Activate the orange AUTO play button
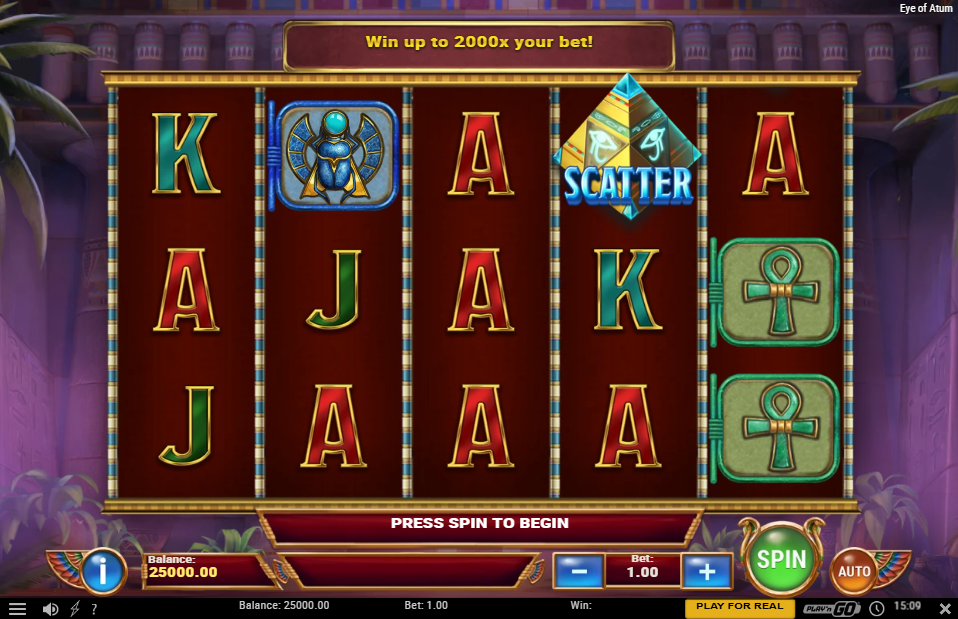The image size is (958, 619). (853, 571)
